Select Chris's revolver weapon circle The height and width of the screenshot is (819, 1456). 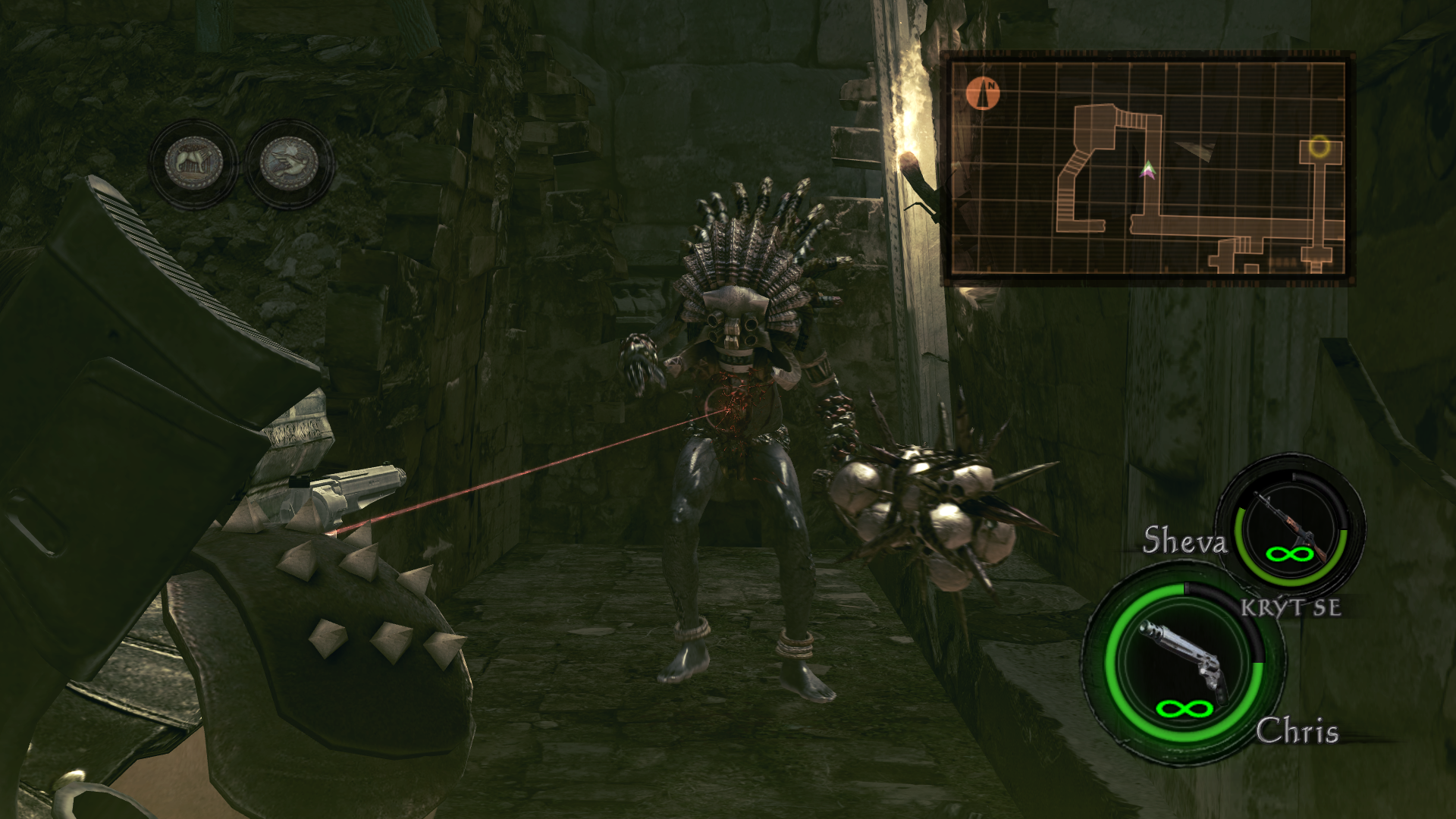(x=1184, y=667)
